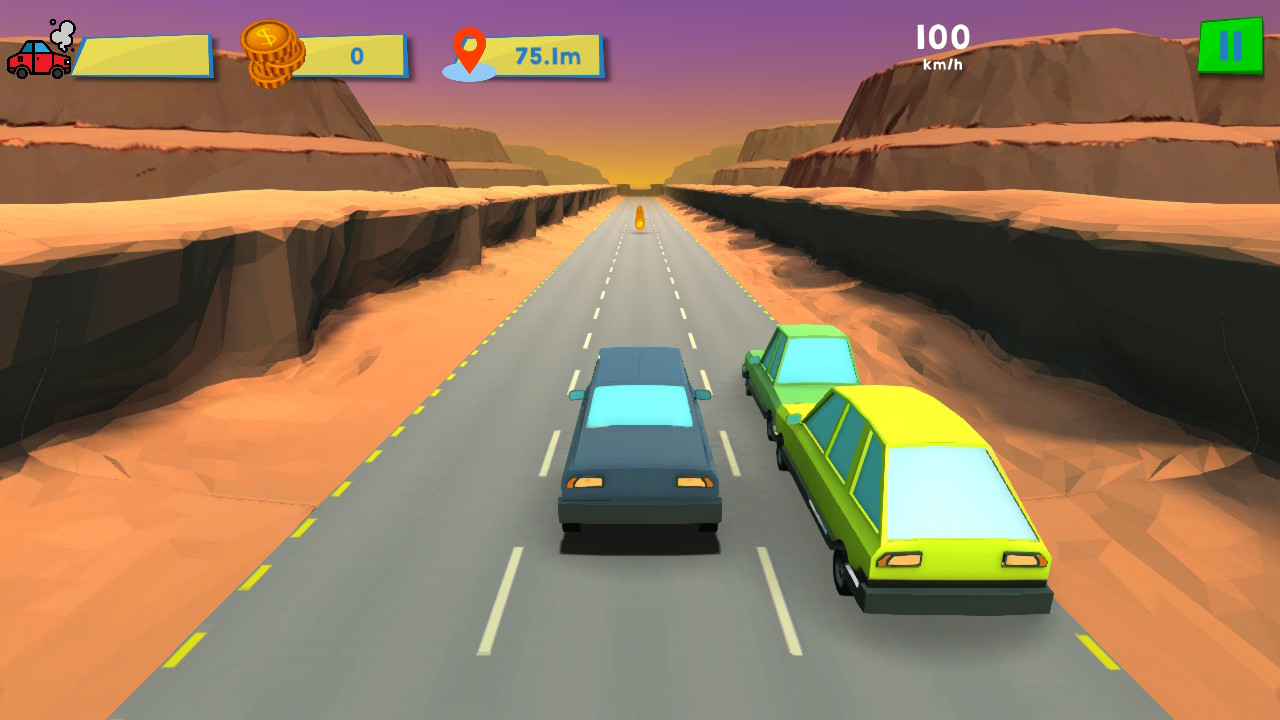The image size is (1280, 720).
Task: Tap the coin pickup on the road ahead
Action: click(639, 218)
